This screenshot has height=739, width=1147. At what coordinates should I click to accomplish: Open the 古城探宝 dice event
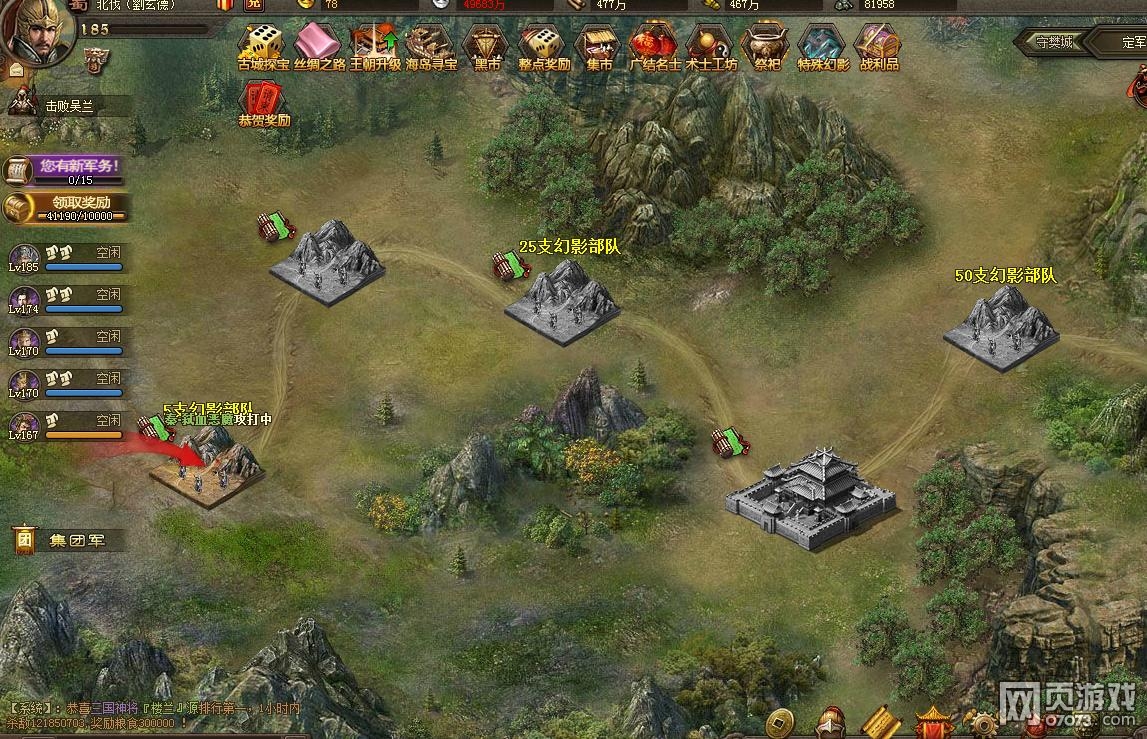(x=263, y=45)
